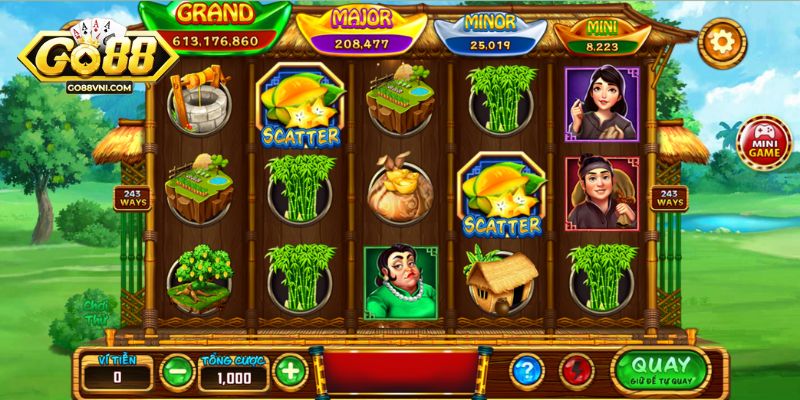The height and width of the screenshot is (400, 800).
Task: Click the round red button beside help
Action: point(577,371)
